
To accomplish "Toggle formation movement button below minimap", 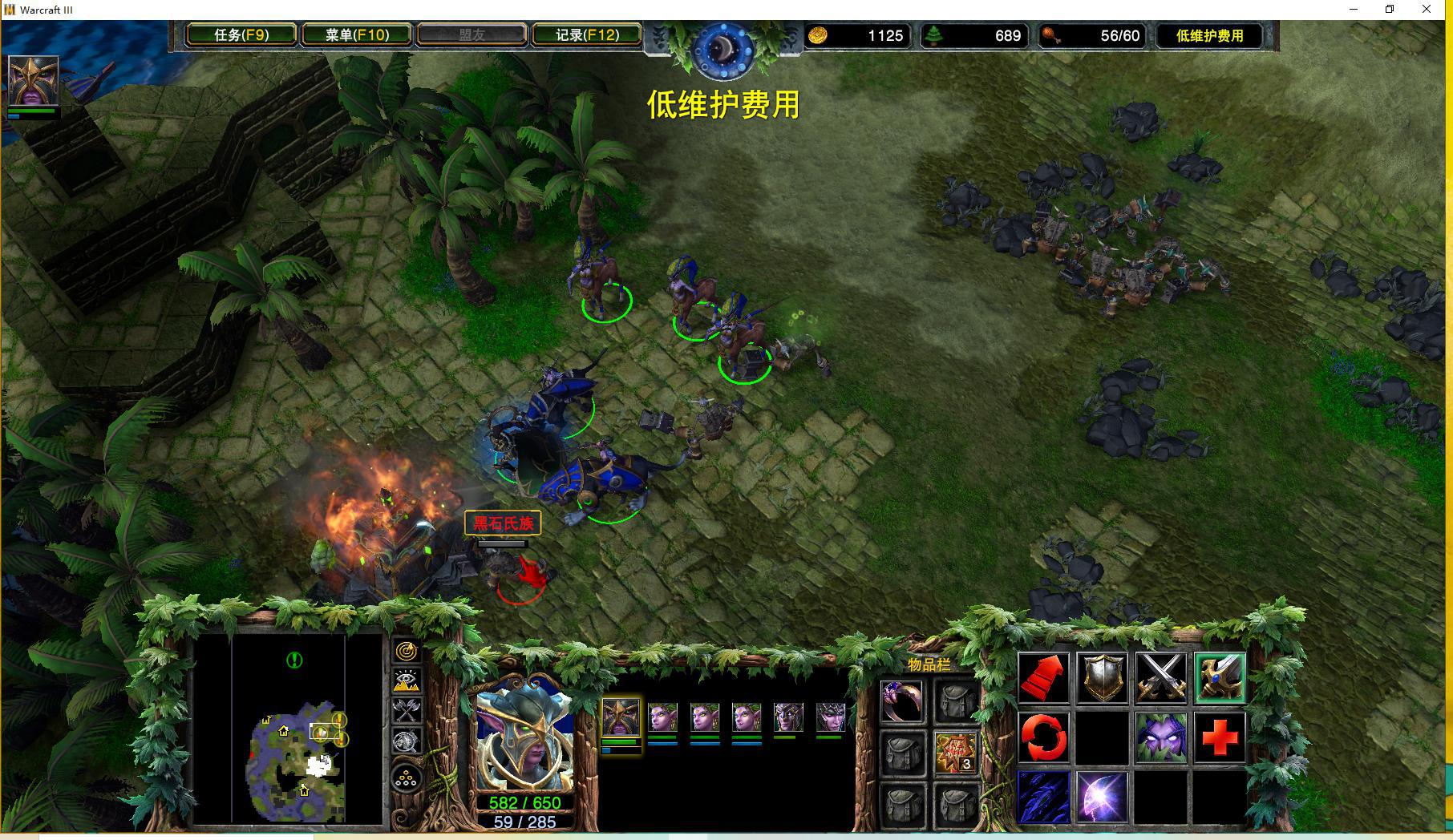I will coord(407,778).
